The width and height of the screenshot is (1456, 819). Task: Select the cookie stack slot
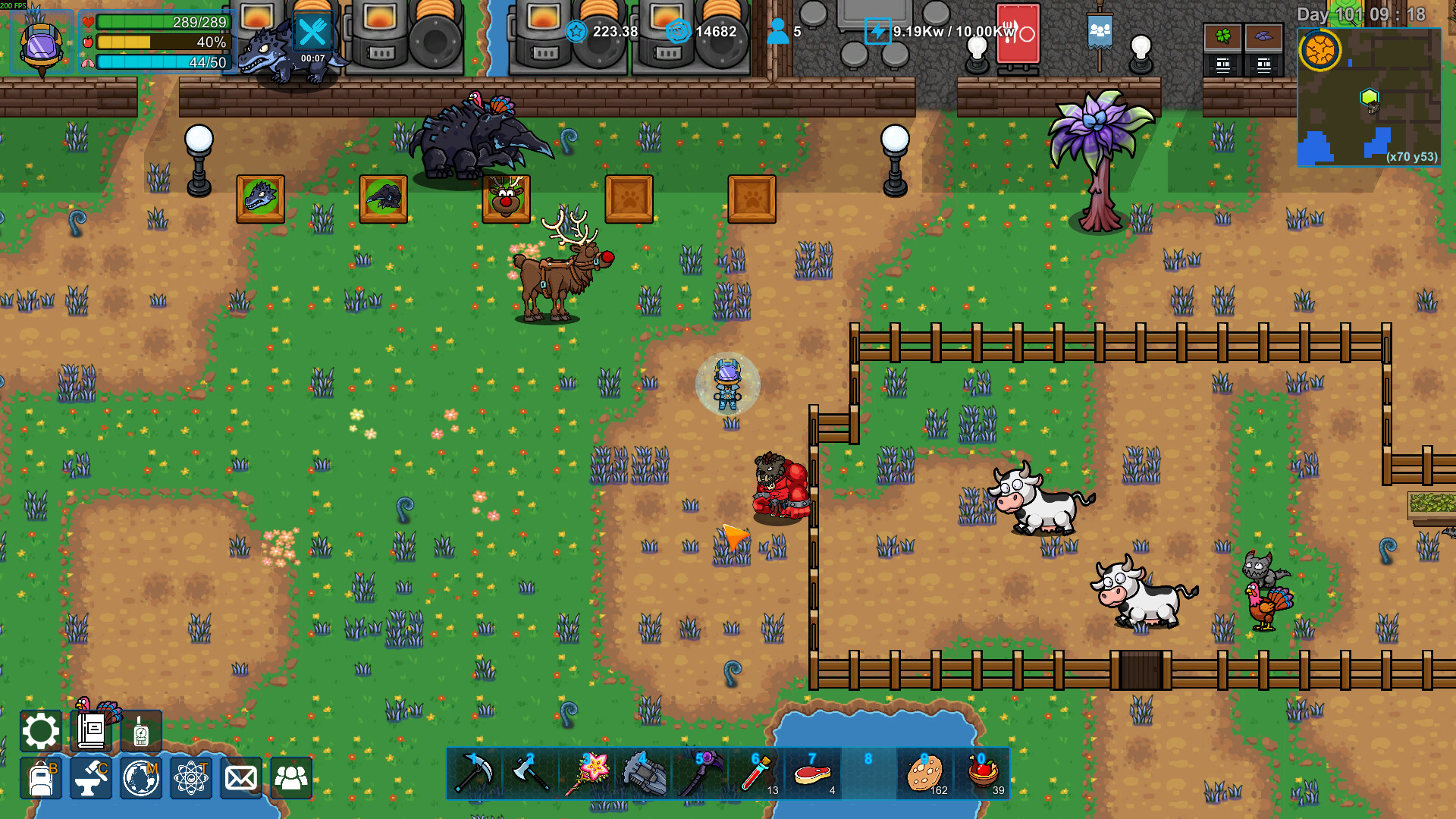pos(925,773)
